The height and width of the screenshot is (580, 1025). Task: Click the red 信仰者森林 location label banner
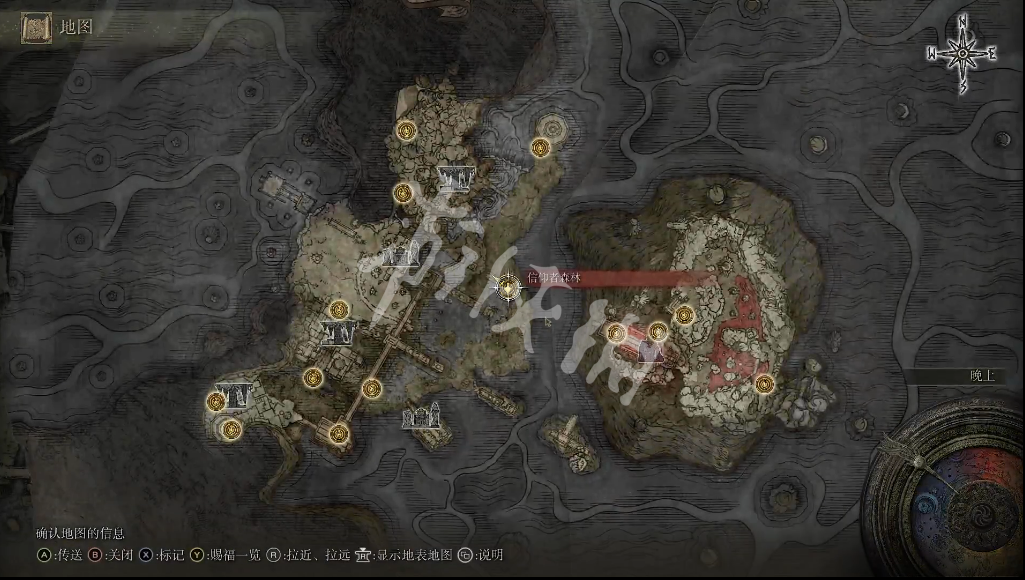[600, 278]
